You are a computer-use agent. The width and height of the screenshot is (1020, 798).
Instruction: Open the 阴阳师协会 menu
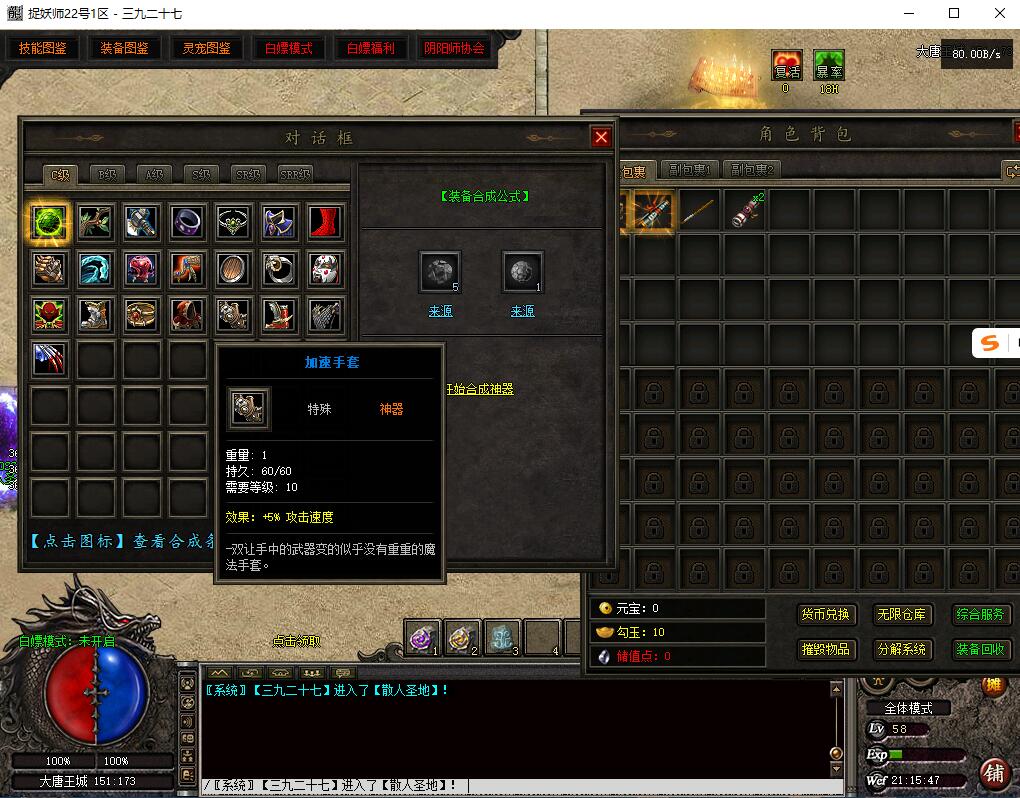pos(454,48)
